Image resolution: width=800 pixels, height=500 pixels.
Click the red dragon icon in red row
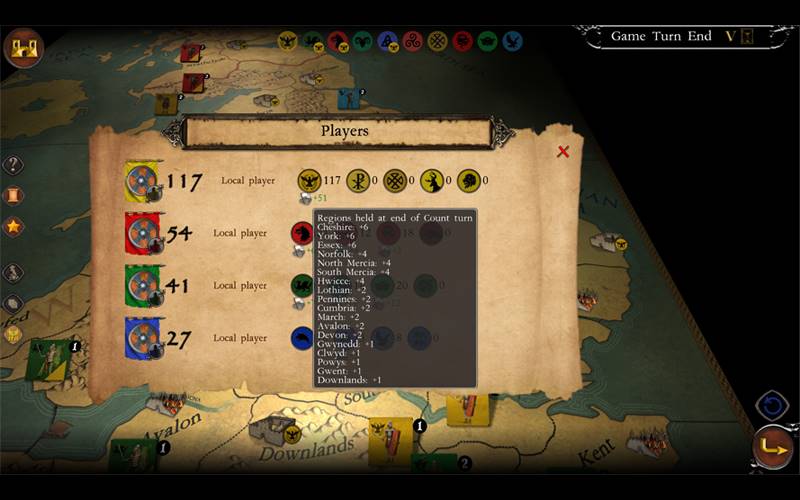click(301, 233)
